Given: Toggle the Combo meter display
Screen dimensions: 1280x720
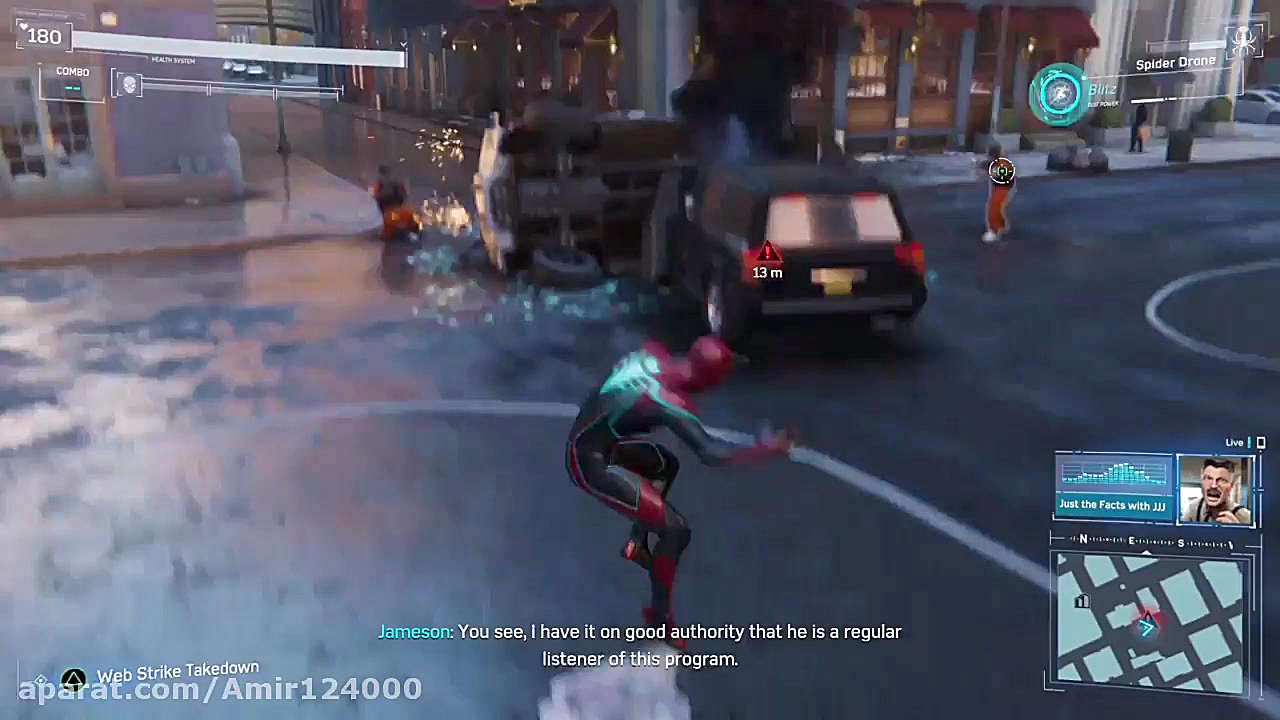Looking at the screenshot, I should (x=71, y=78).
